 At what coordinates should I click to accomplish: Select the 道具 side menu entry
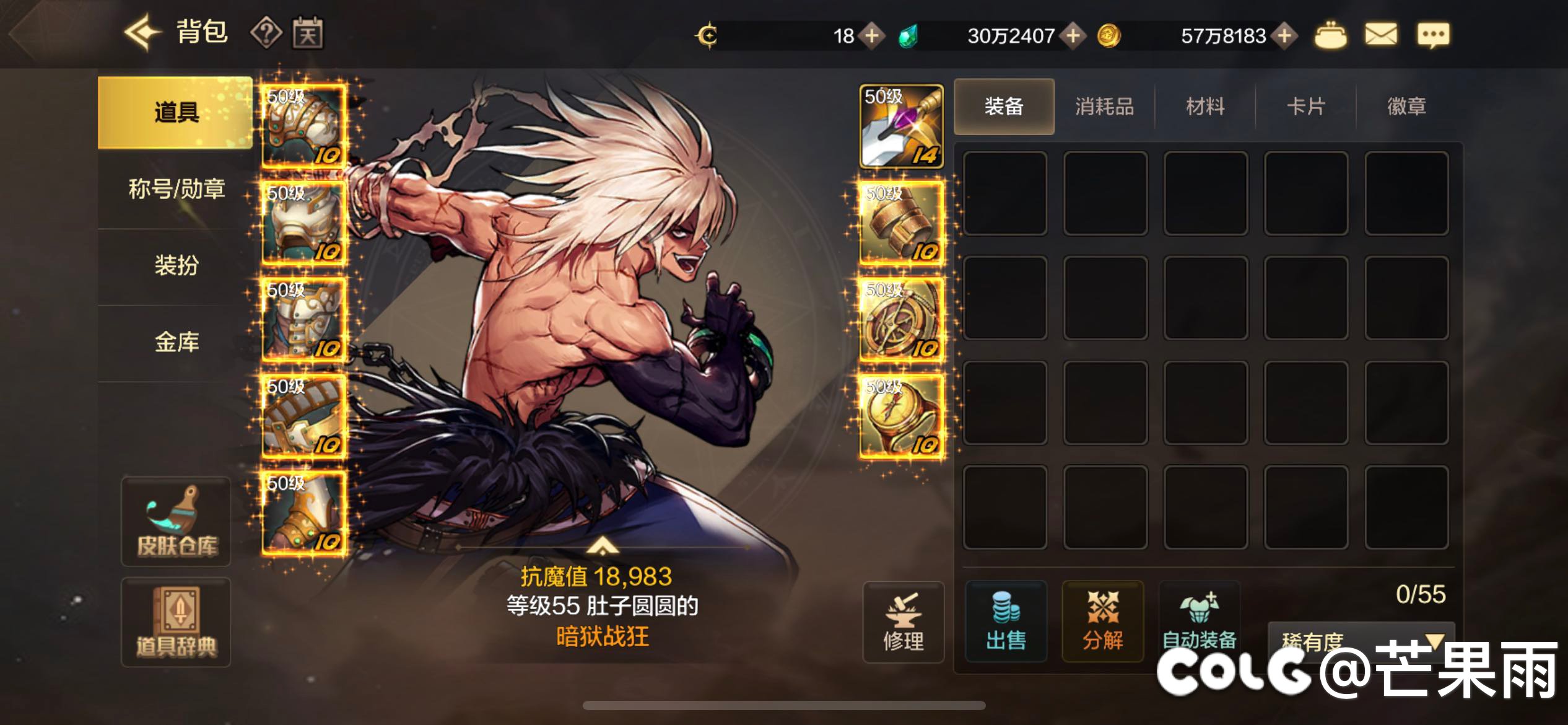click(x=175, y=112)
